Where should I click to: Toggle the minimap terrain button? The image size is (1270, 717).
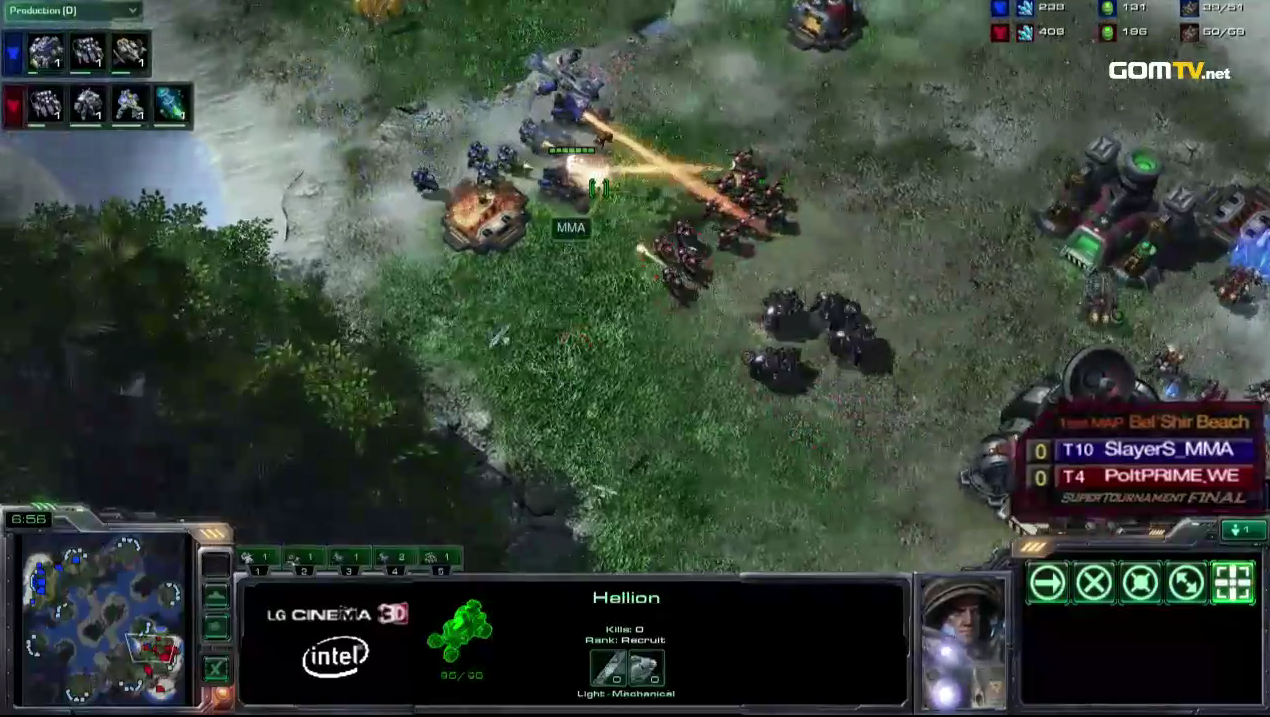pos(215,597)
